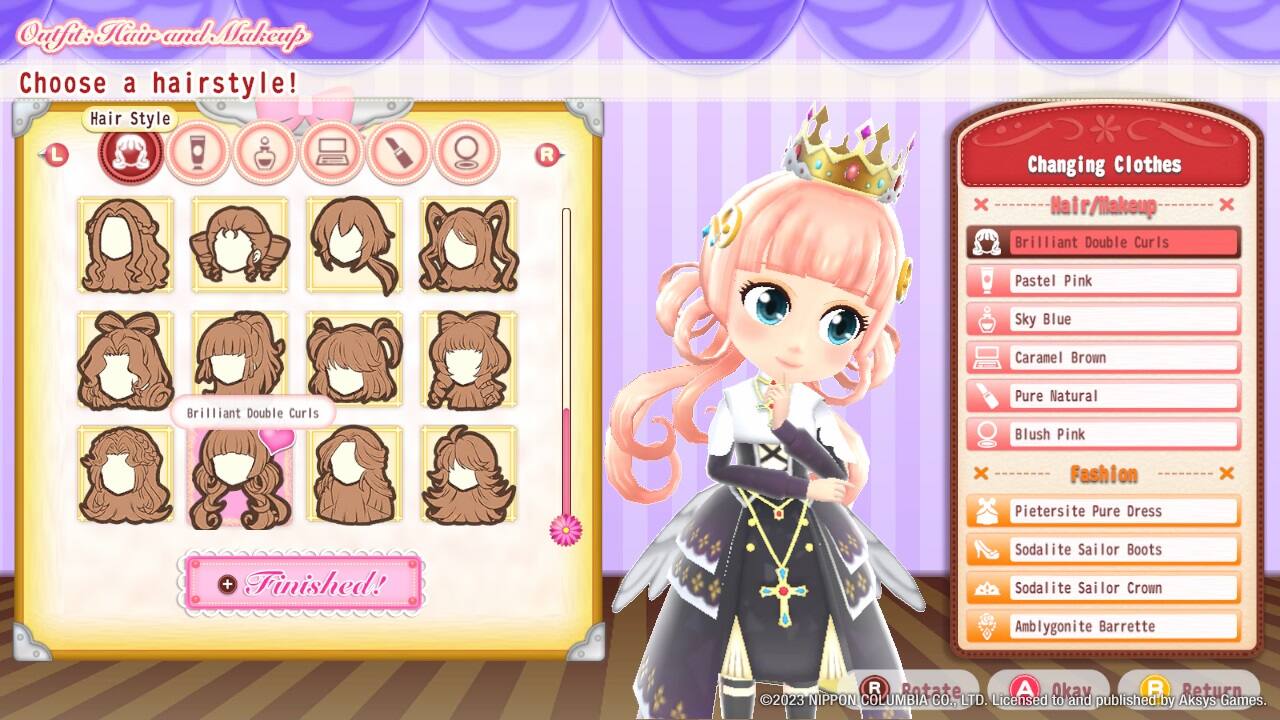
Task: Click the pink Finished! button
Action: (x=302, y=583)
